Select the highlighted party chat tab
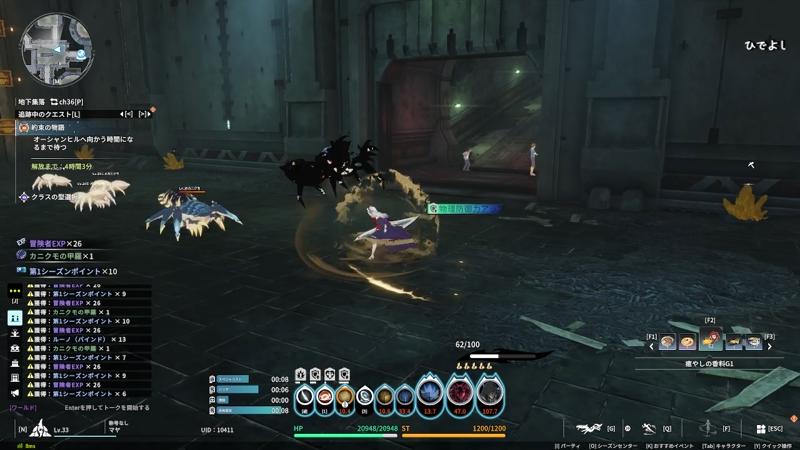 (x=15, y=316)
